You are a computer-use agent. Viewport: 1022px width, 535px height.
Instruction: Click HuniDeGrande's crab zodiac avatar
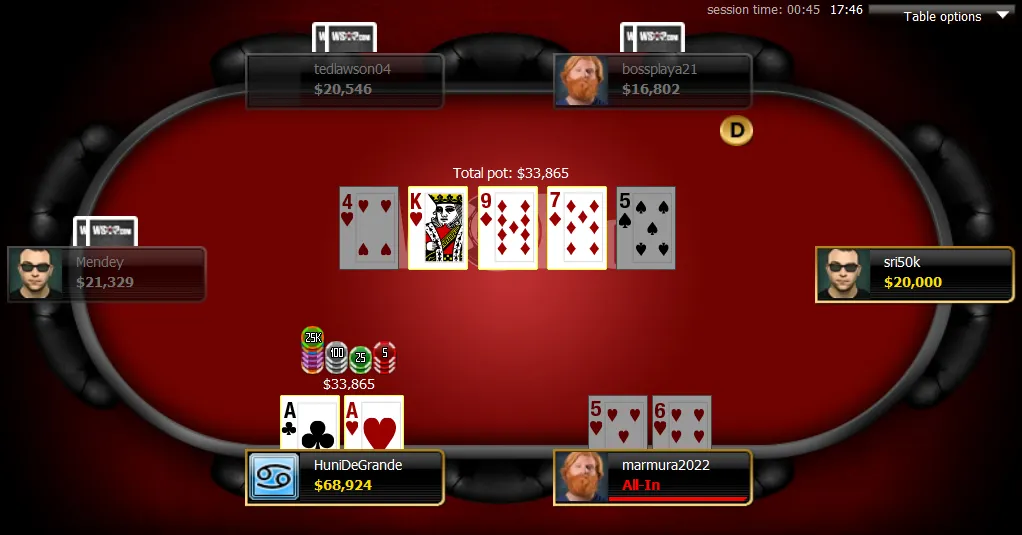pos(273,477)
